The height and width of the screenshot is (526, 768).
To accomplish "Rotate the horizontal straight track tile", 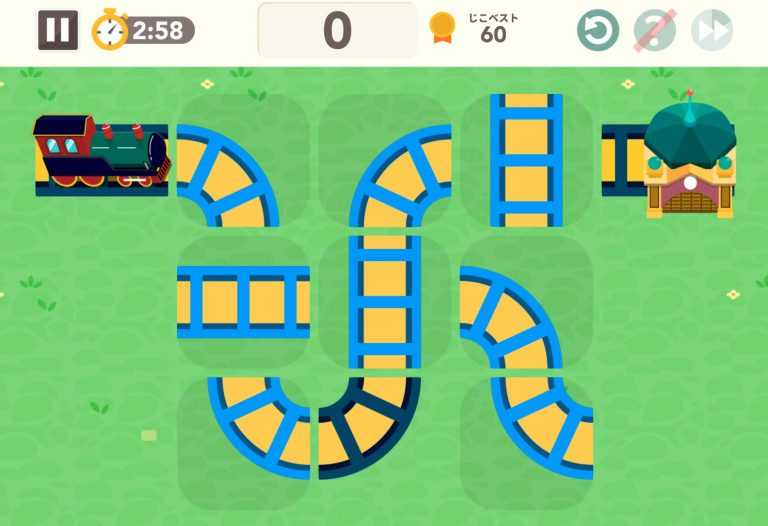I will (243, 302).
